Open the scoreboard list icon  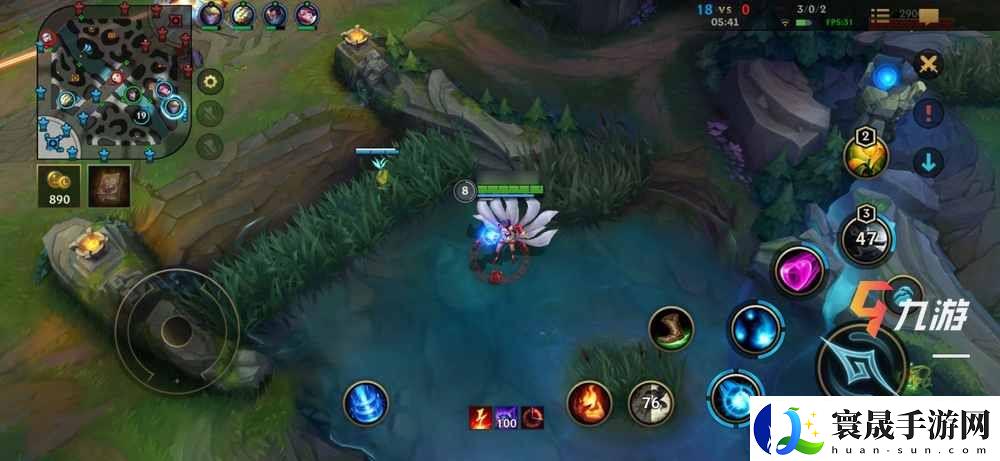(880, 15)
